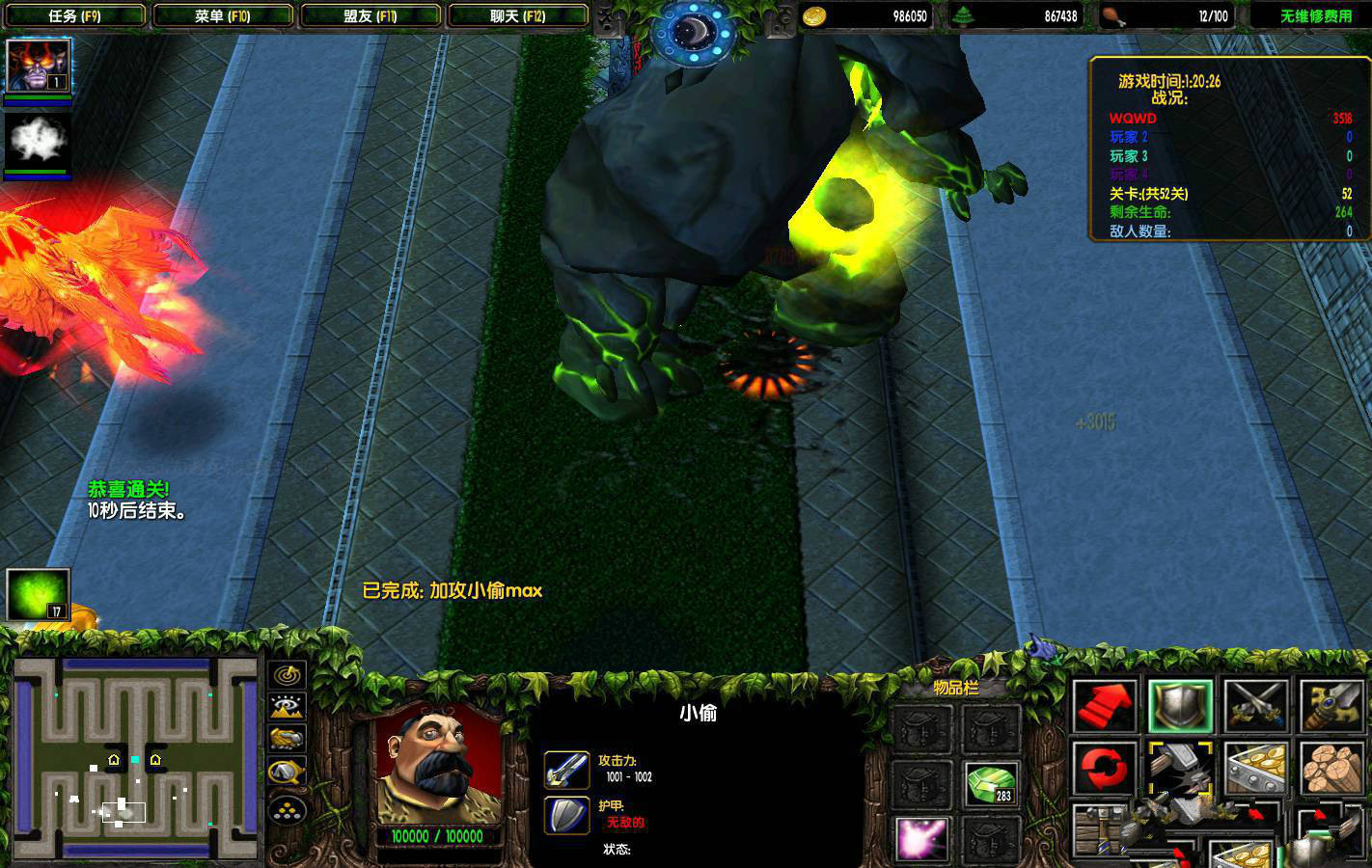Click the minimap
The height and width of the screenshot is (868, 1372).
133,757
